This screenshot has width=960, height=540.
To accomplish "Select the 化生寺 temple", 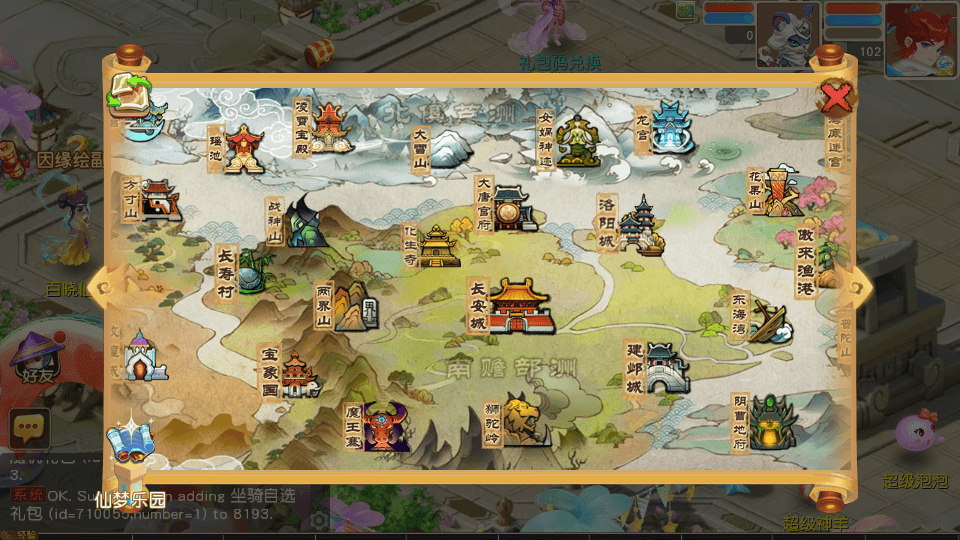I will tap(437, 246).
